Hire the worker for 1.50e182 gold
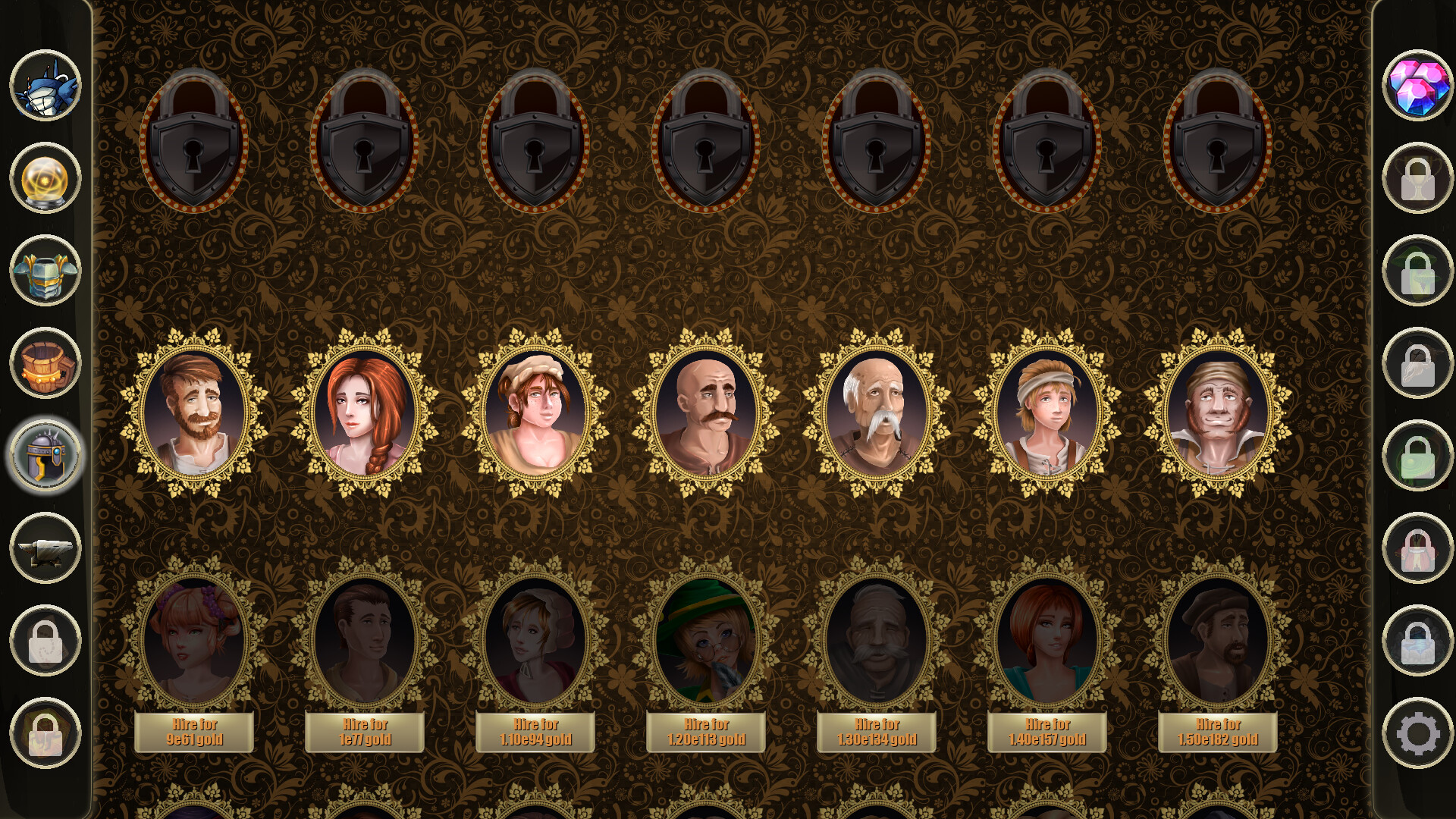 click(1219, 730)
